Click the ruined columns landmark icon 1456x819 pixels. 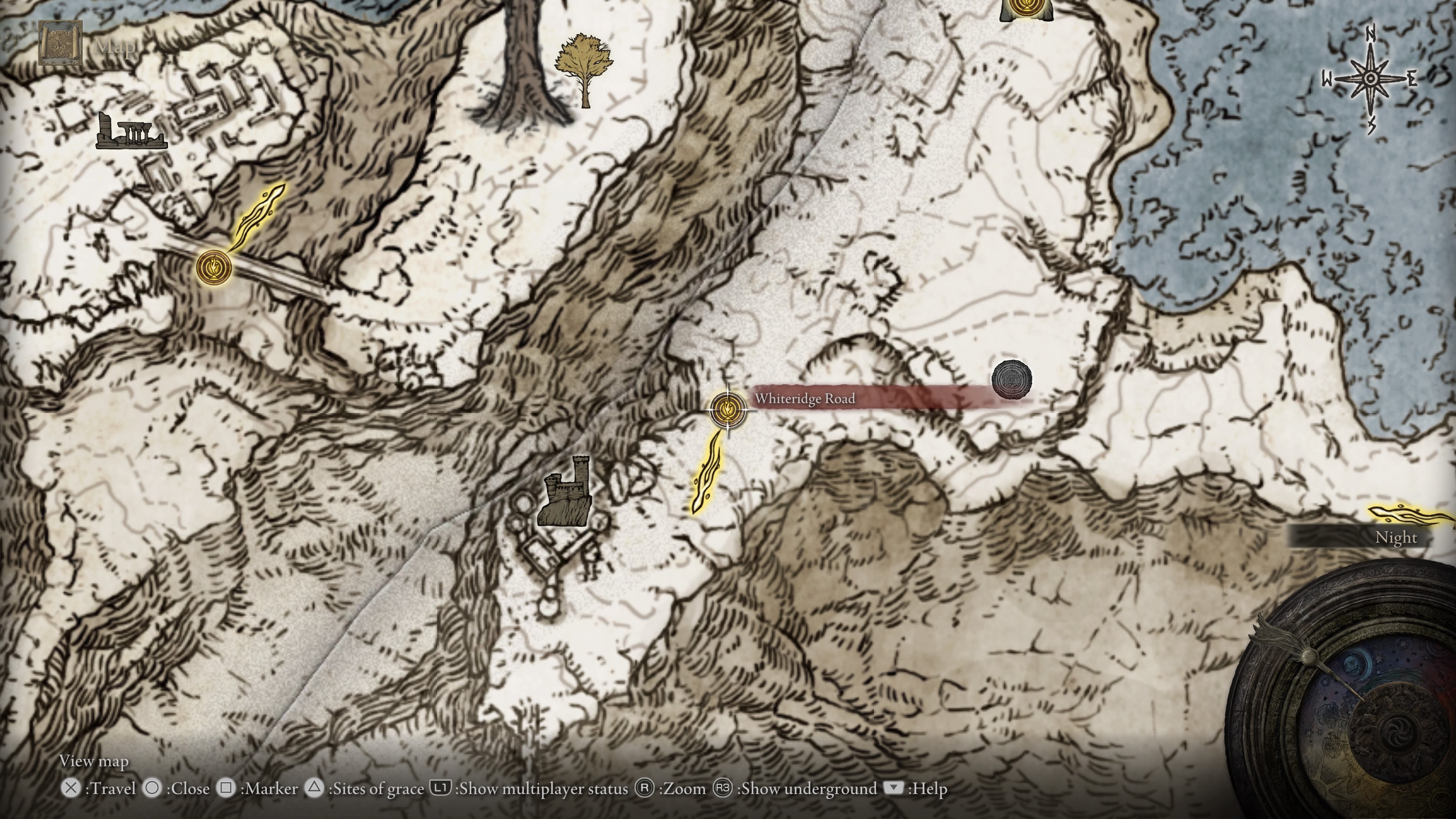coord(130,132)
